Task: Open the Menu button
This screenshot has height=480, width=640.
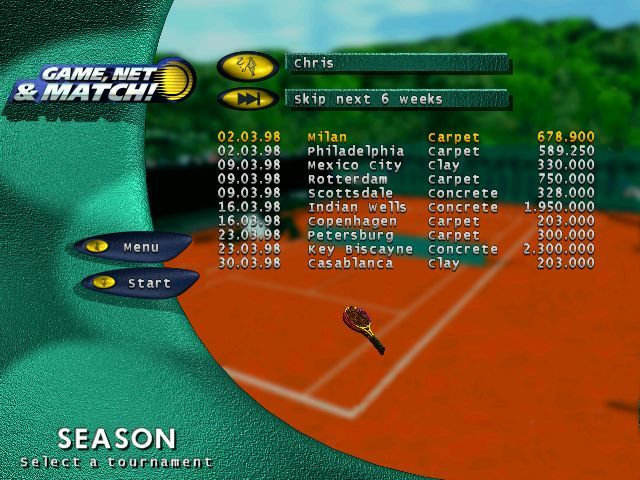Action: (133, 247)
